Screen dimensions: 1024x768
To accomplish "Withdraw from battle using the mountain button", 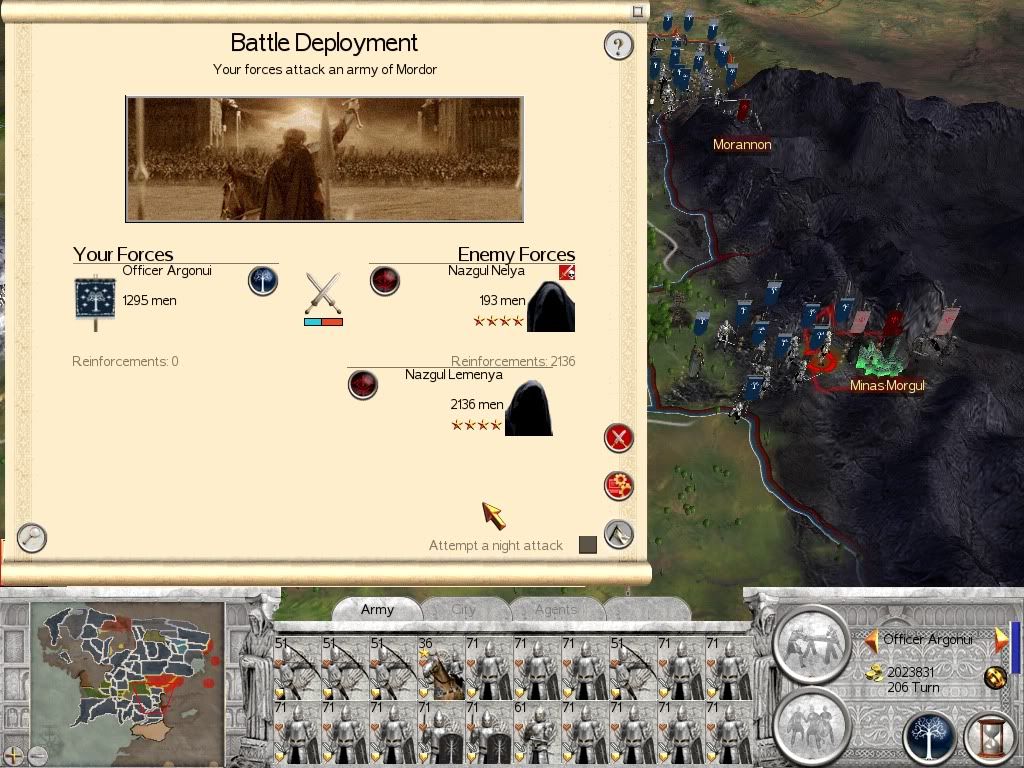I will [x=619, y=534].
